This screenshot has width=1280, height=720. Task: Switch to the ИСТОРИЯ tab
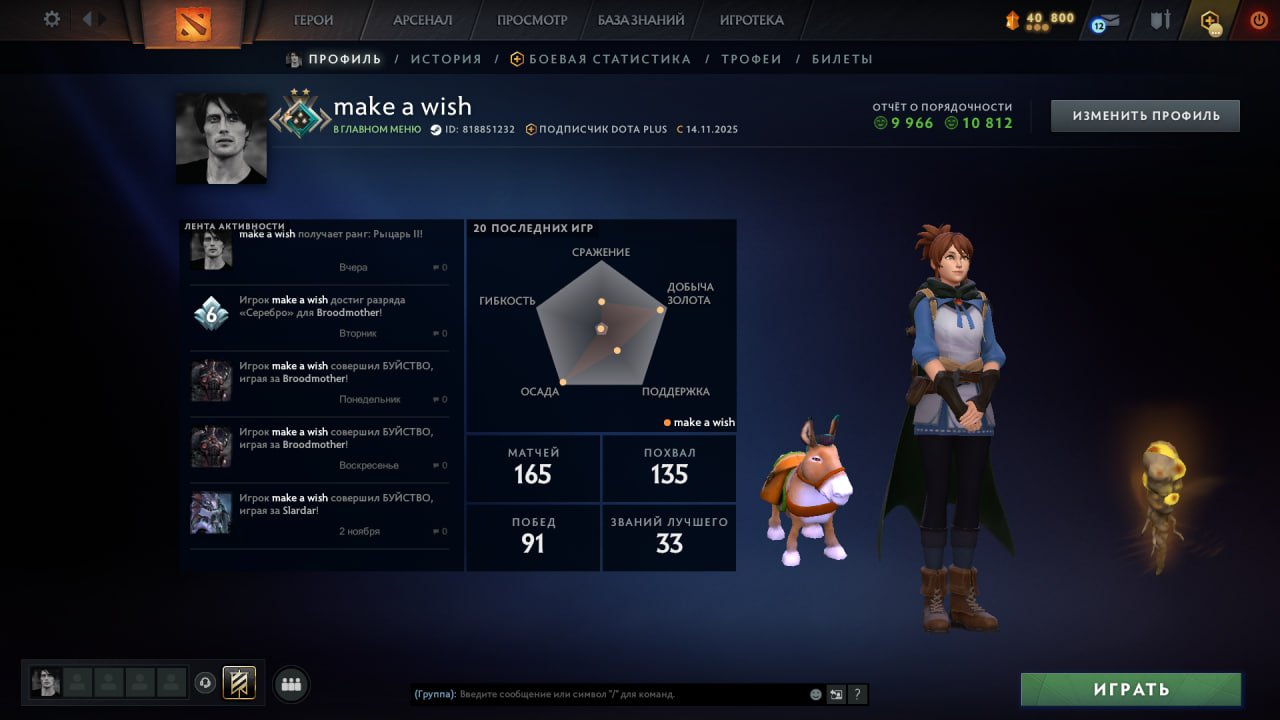(x=446, y=59)
